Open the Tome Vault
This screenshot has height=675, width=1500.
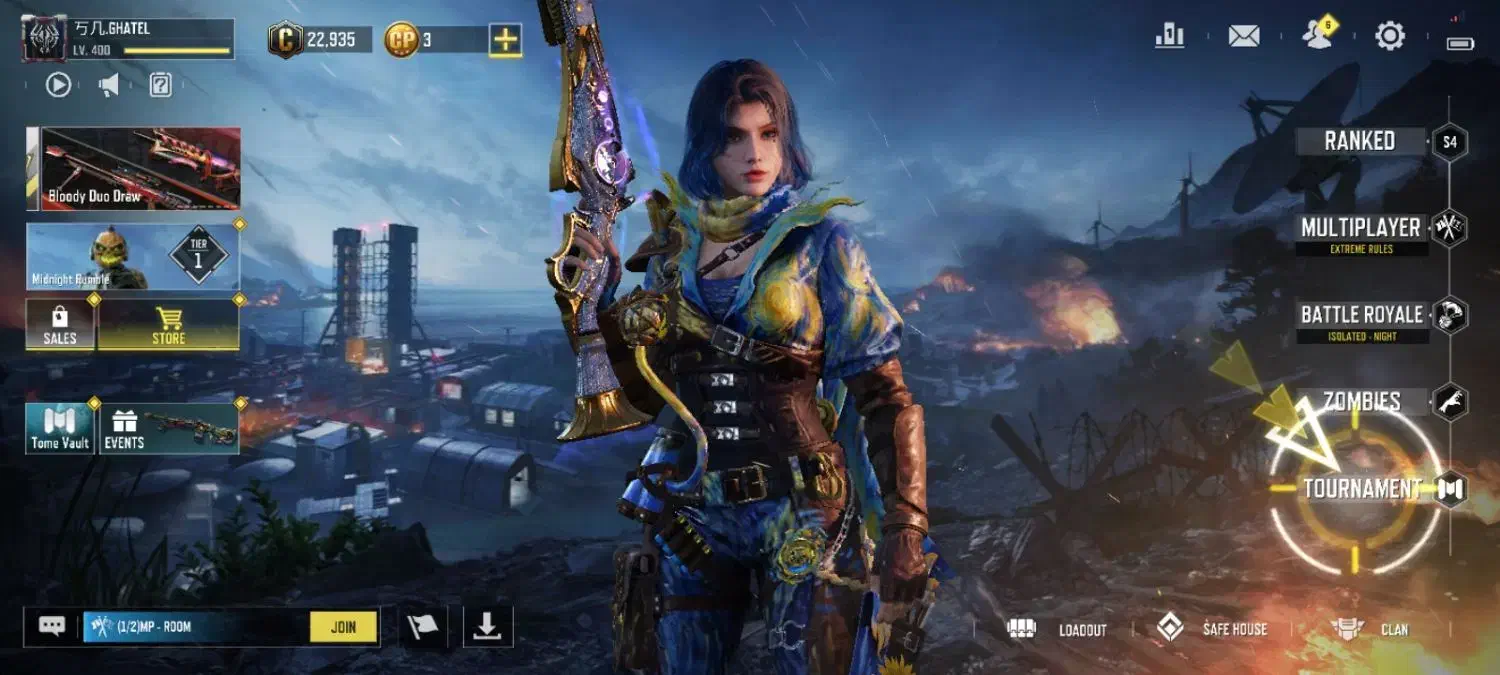[60, 429]
